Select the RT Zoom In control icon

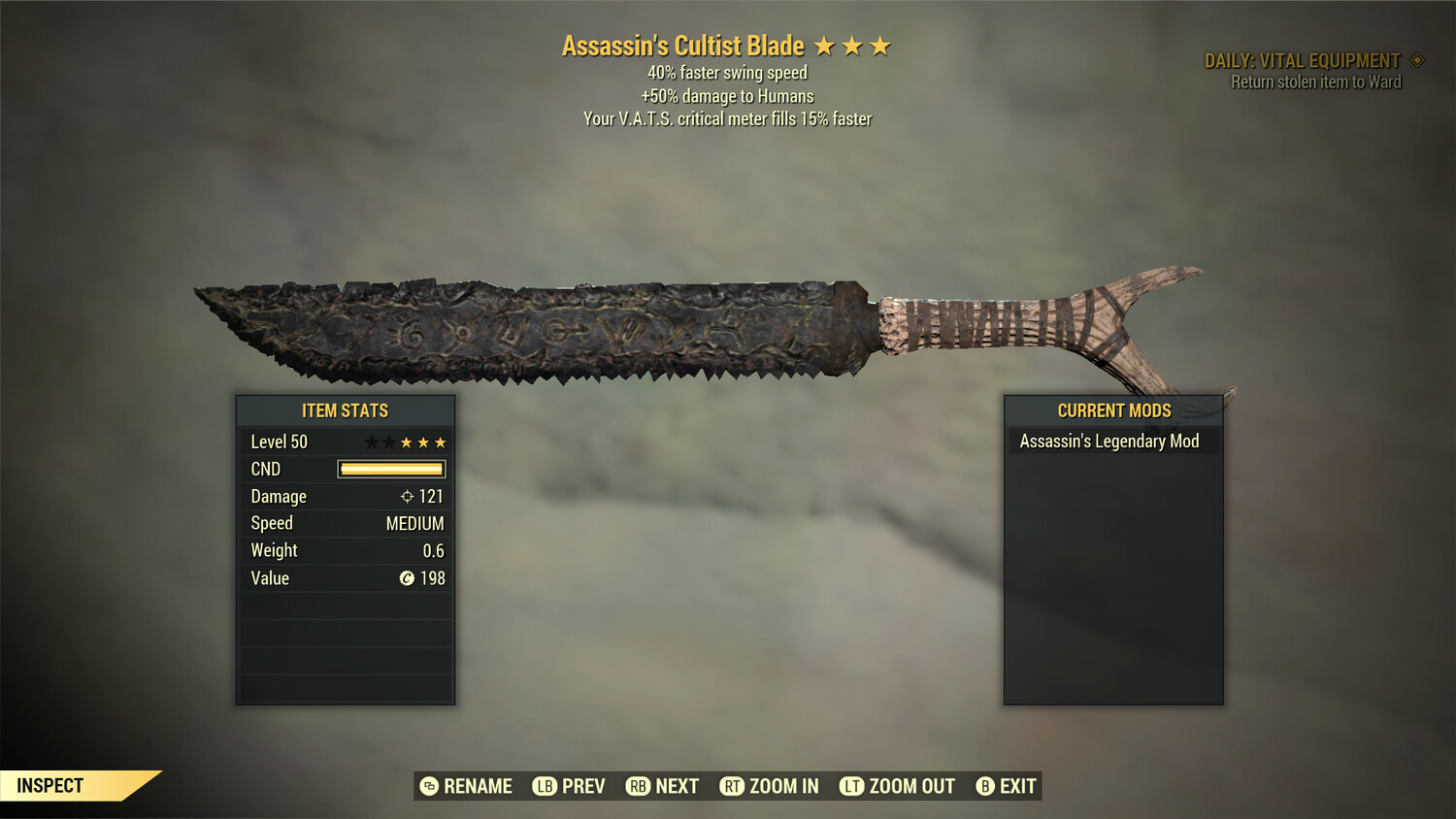(x=733, y=786)
